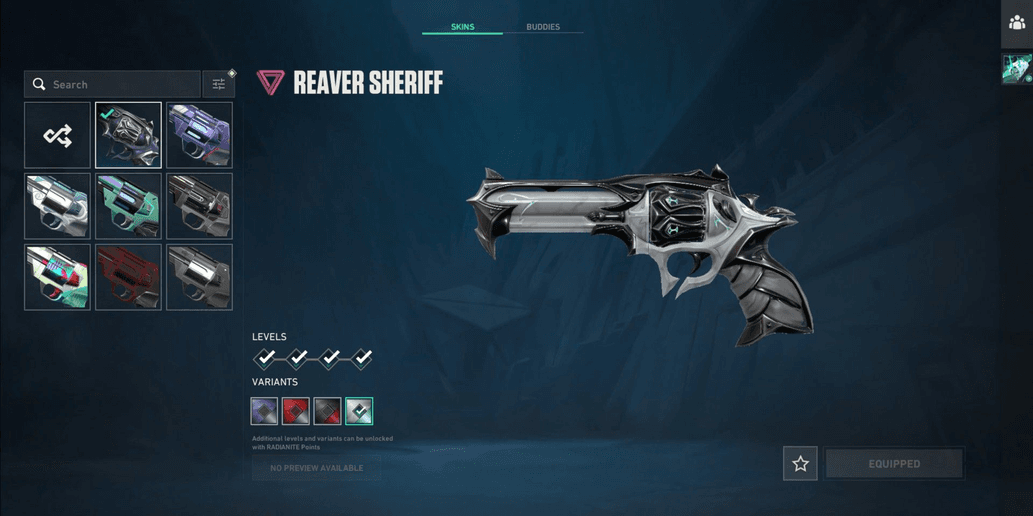The height and width of the screenshot is (516, 1033).
Task: Open the Skins tab
Action: pos(462,27)
